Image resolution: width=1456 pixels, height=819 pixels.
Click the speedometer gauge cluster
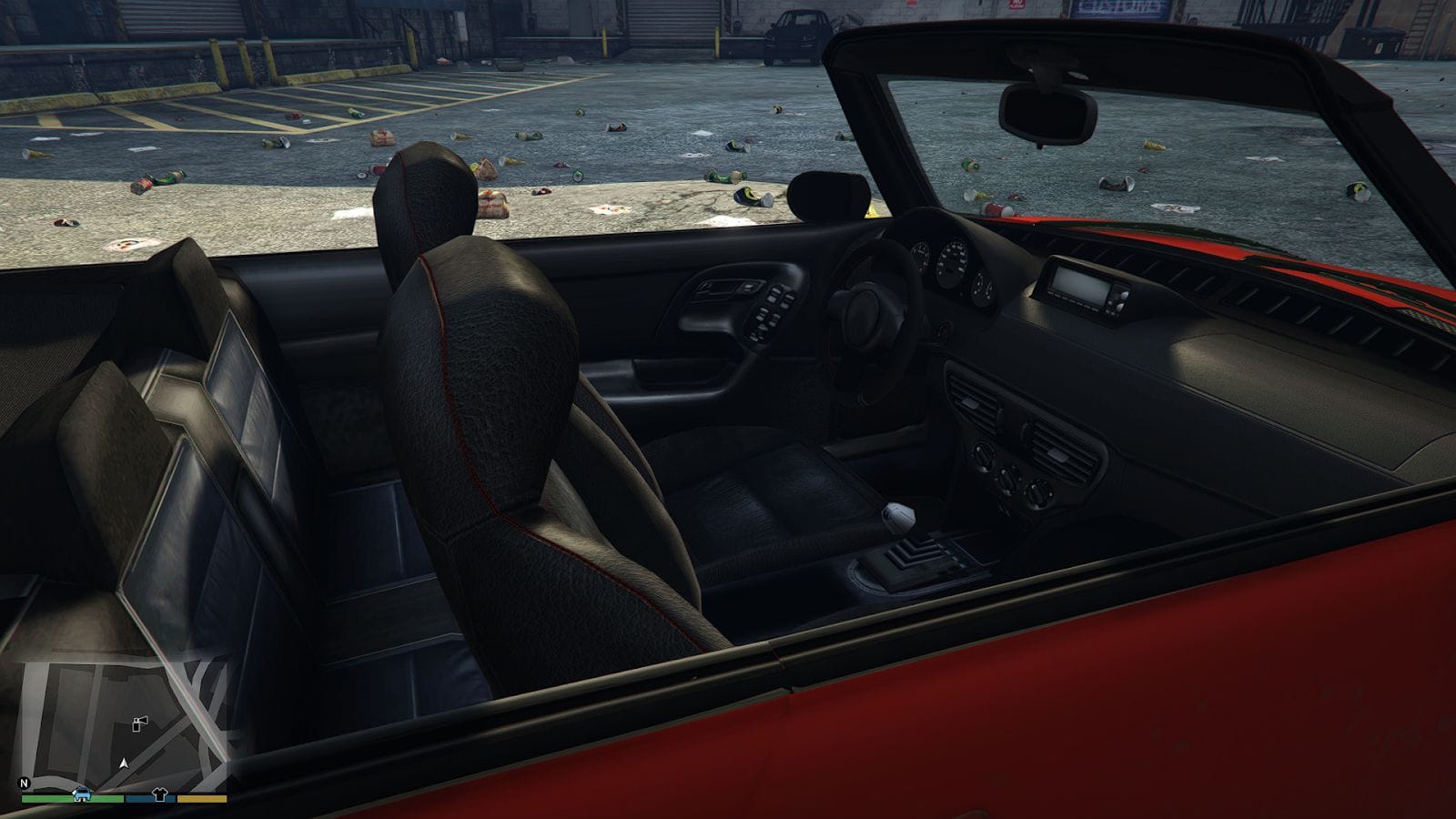coord(954,264)
